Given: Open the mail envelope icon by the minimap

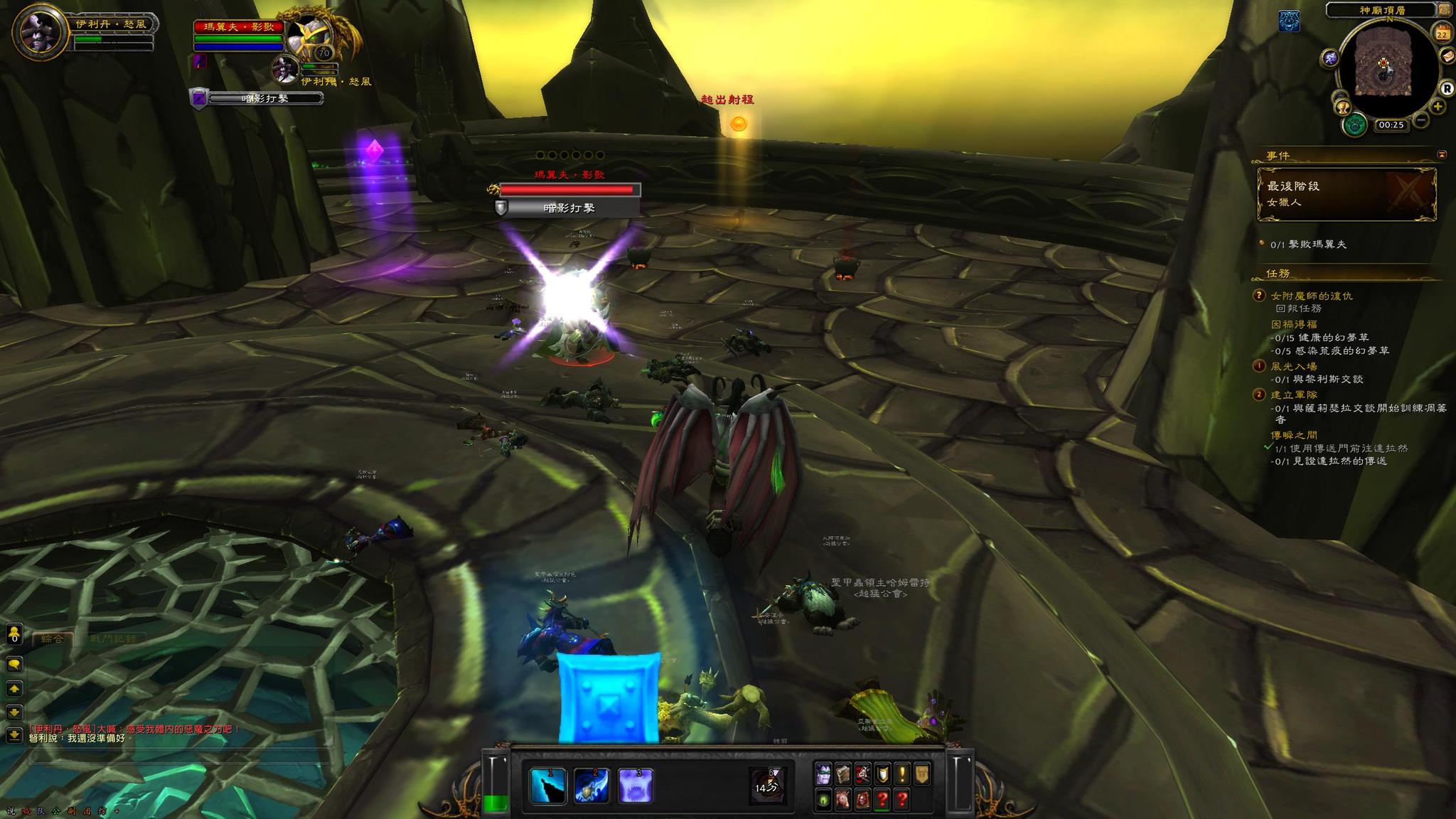Looking at the screenshot, I should click(x=1447, y=55).
